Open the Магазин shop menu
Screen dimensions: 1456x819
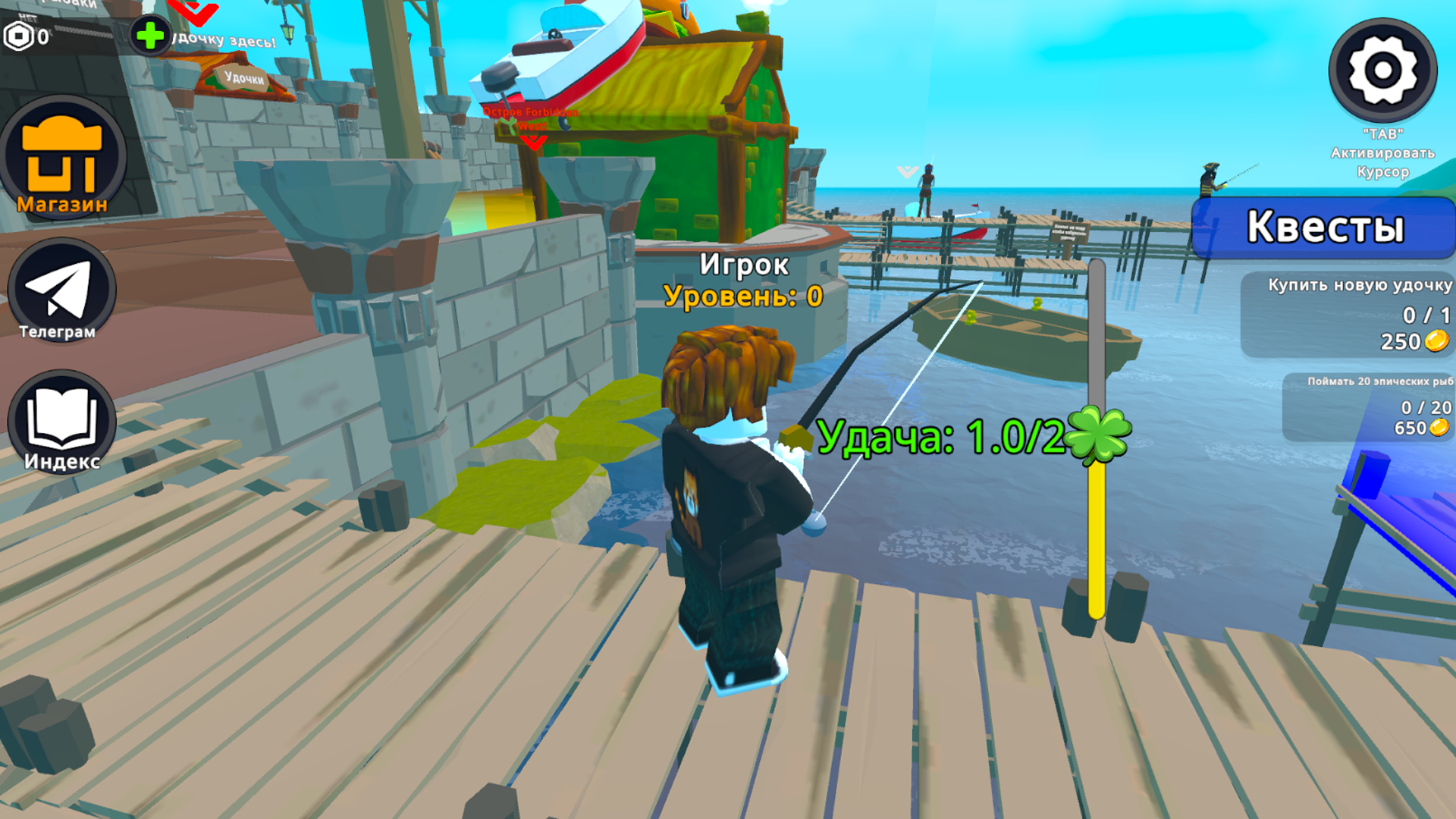click(x=63, y=159)
